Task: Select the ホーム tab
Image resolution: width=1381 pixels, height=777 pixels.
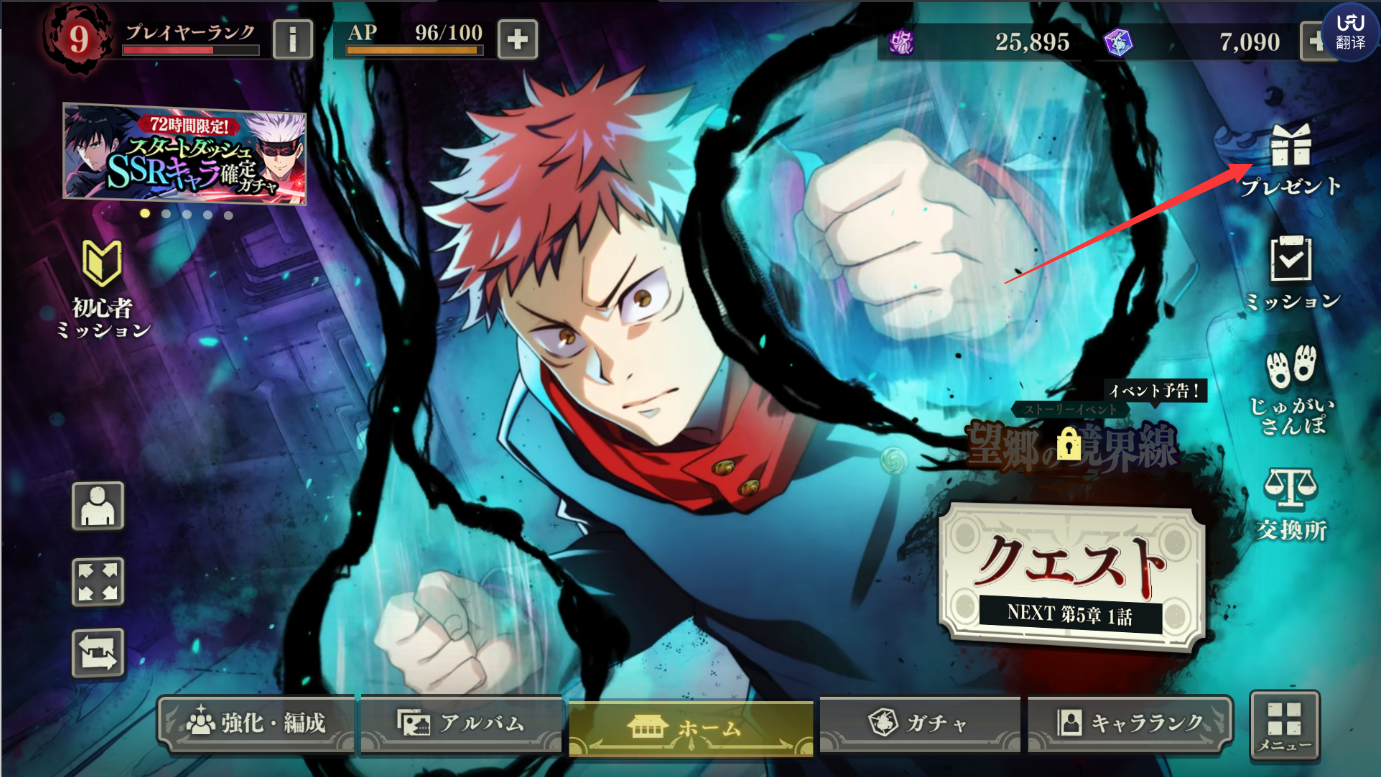Action: click(690, 727)
